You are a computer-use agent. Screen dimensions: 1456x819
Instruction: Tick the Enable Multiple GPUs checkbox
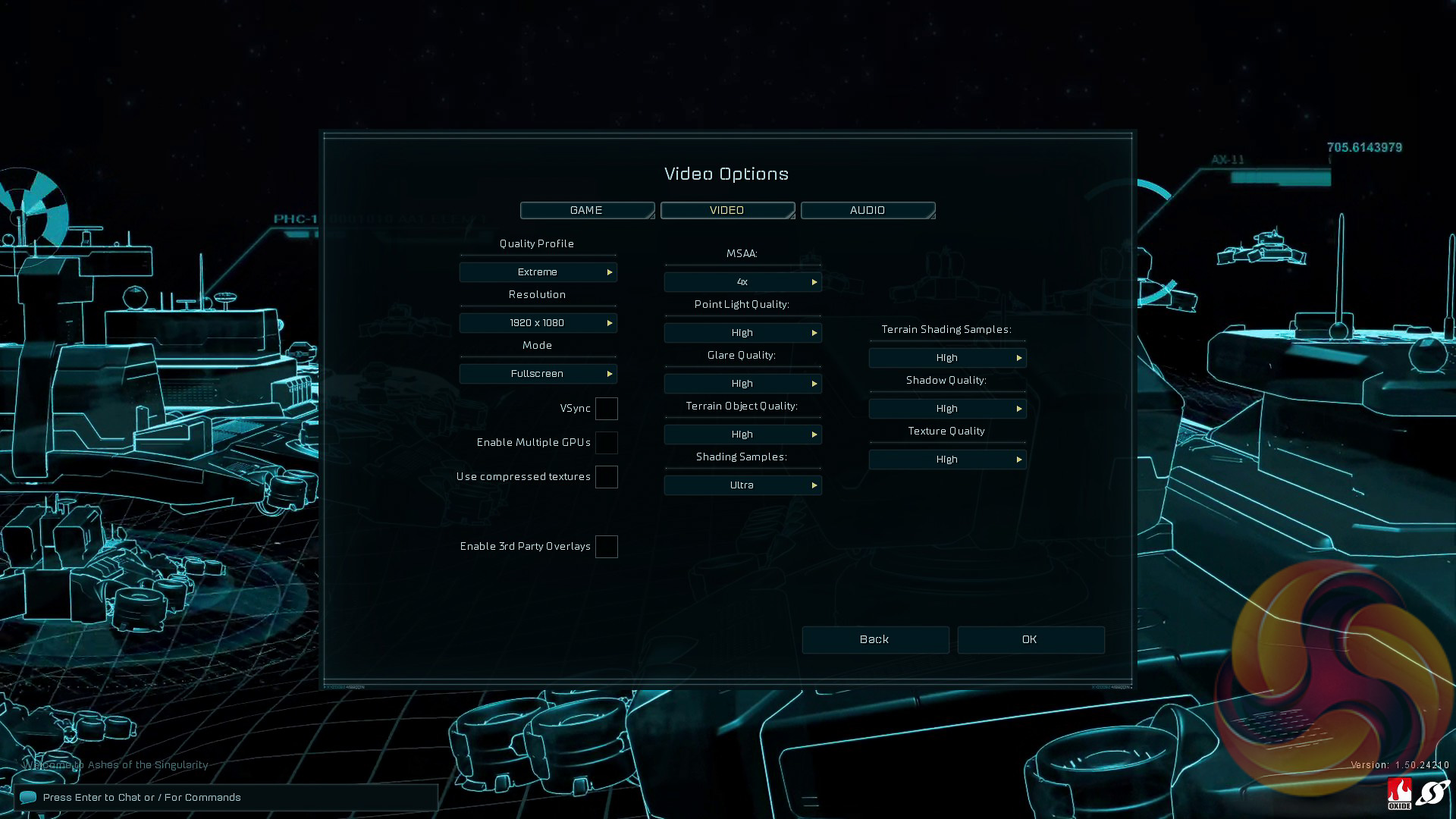pyautogui.click(x=606, y=443)
